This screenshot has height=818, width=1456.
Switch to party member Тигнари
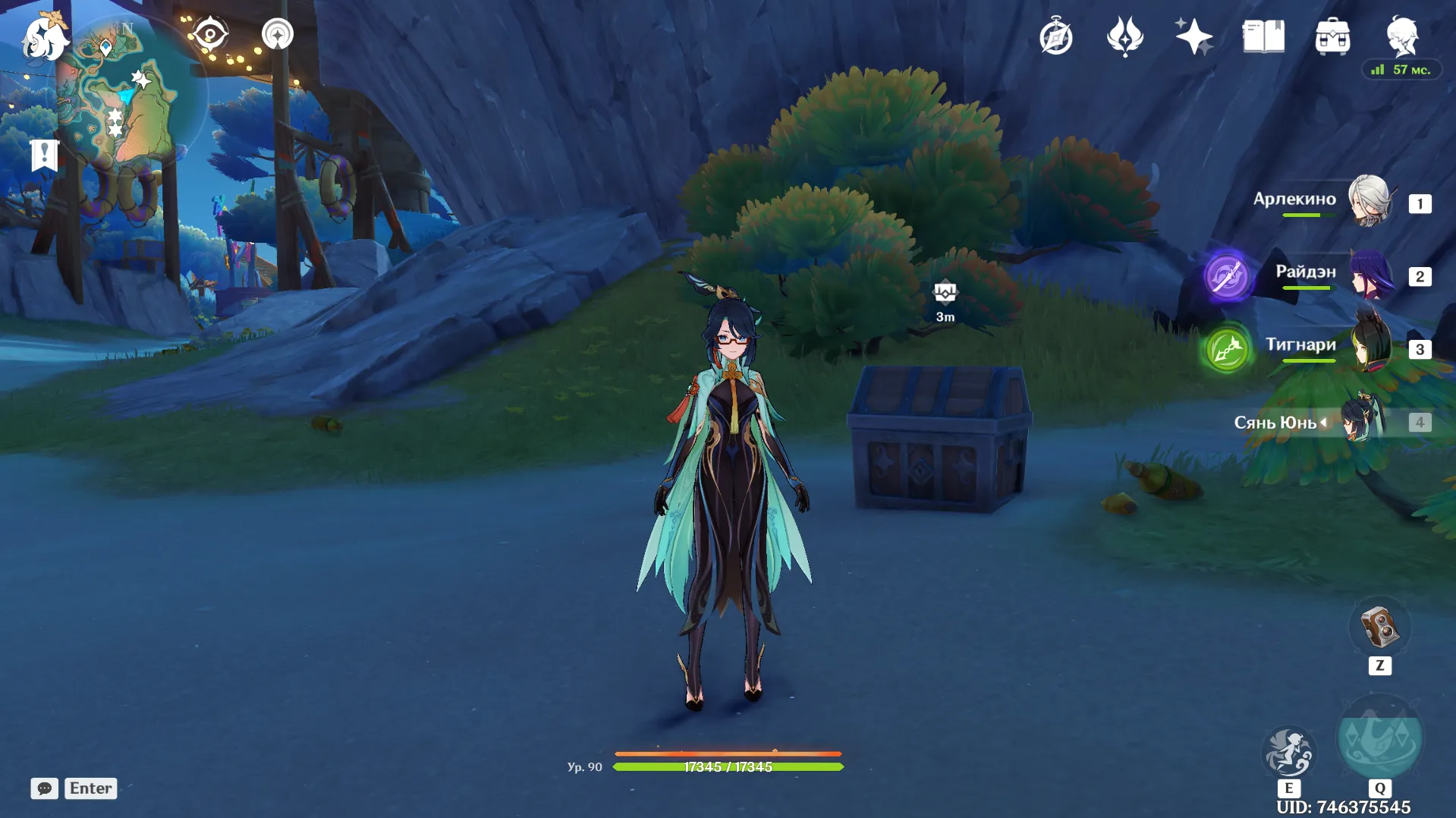tap(1370, 347)
